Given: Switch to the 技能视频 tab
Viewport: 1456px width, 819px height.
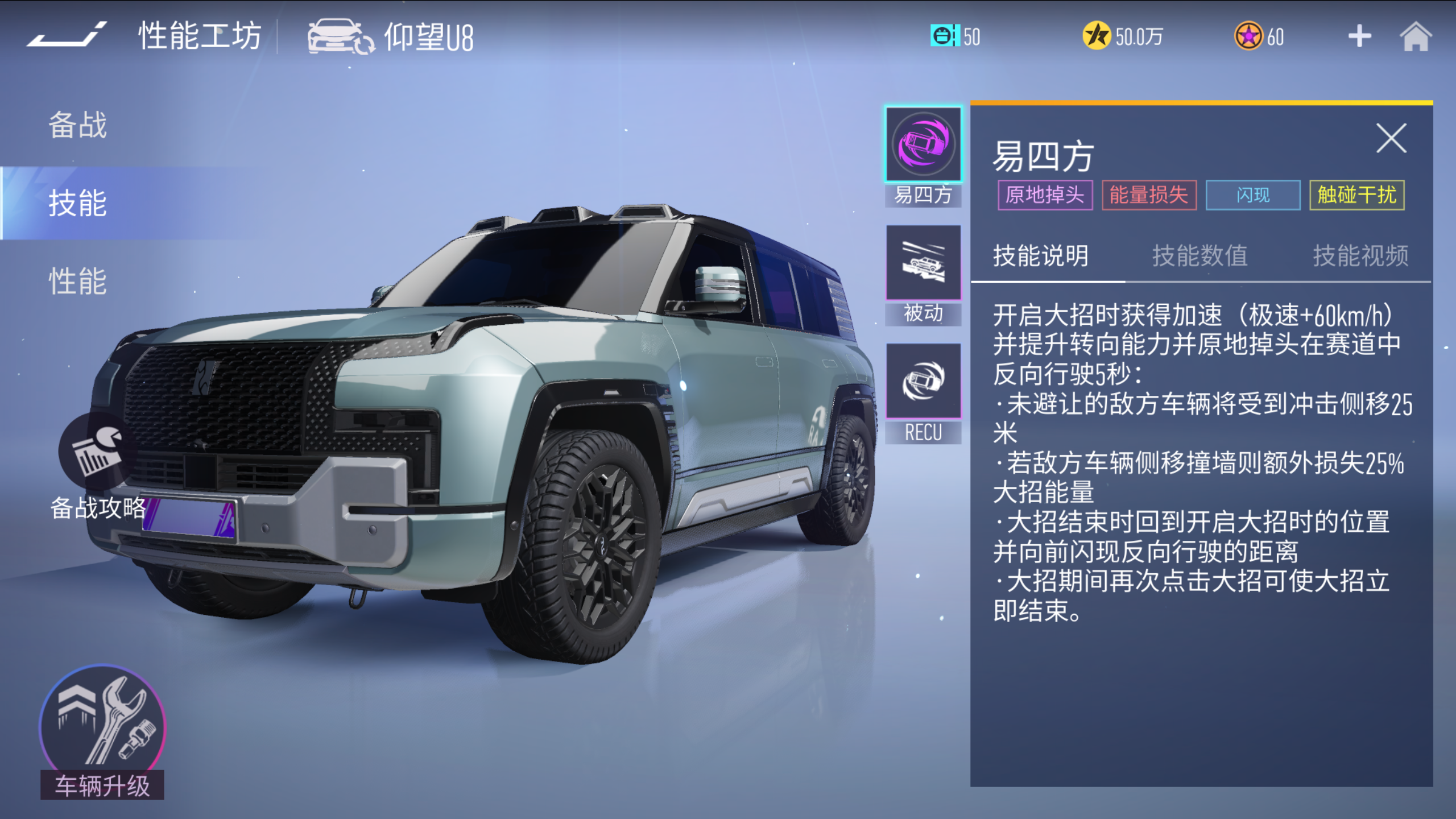Looking at the screenshot, I should (x=1360, y=255).
